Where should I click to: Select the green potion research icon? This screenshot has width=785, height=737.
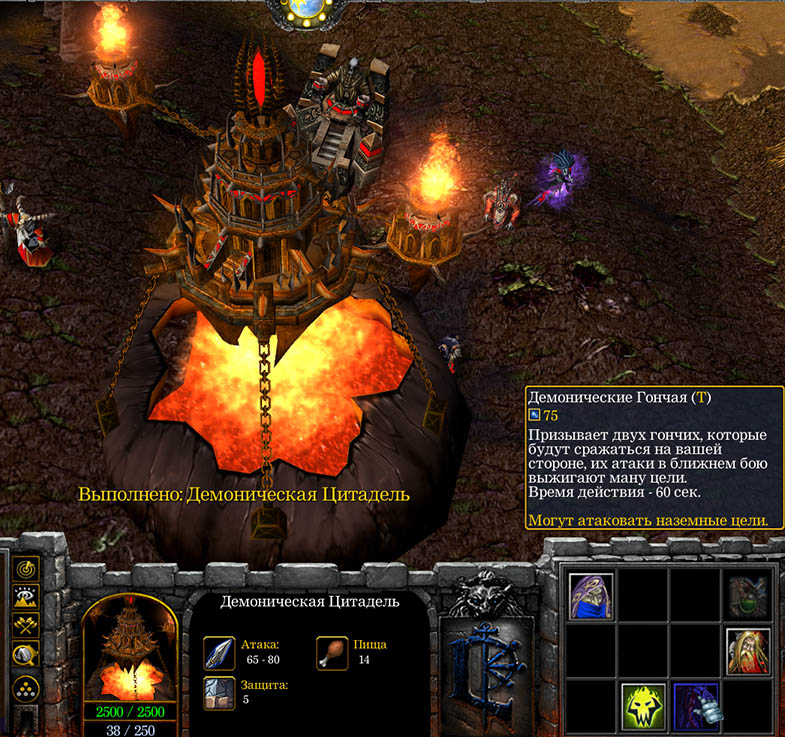point(748,597)
